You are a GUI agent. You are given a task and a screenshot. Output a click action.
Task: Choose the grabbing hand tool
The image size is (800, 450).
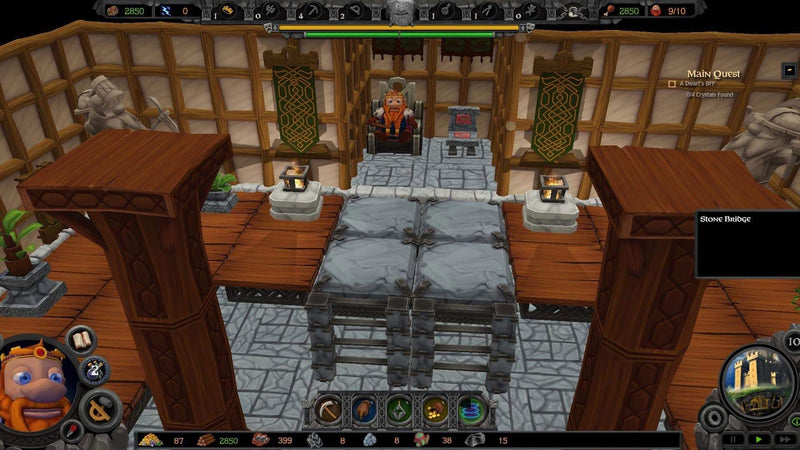point(363,410)
